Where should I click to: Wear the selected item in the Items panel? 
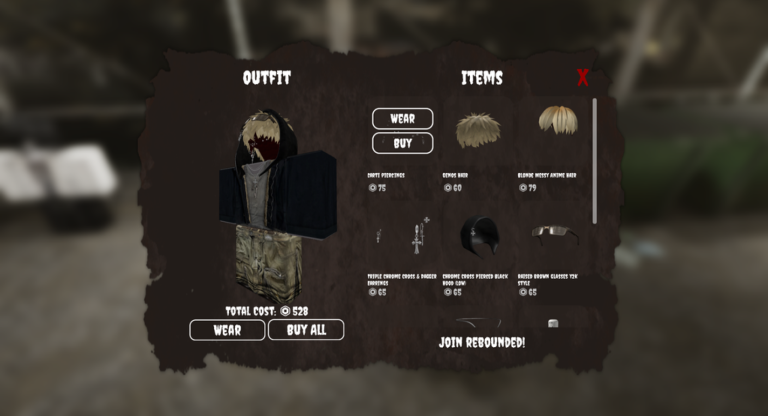(402, 119)
